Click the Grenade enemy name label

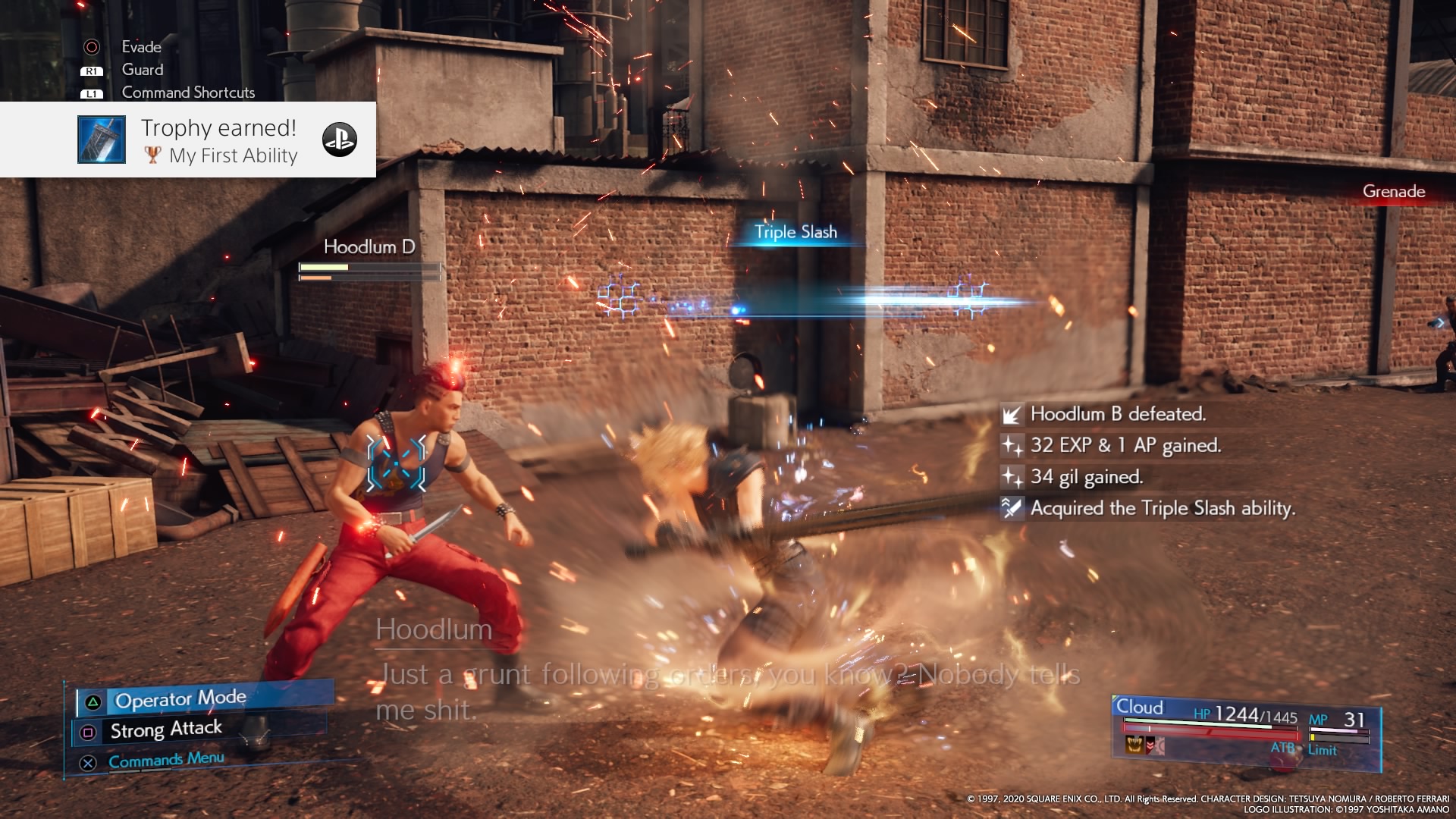click(x=1392, y=192)
